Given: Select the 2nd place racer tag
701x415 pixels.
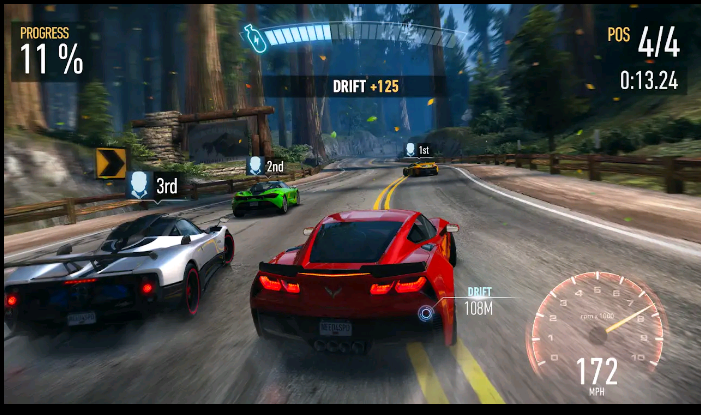Looking at the screenshot, I should (265, 166).
